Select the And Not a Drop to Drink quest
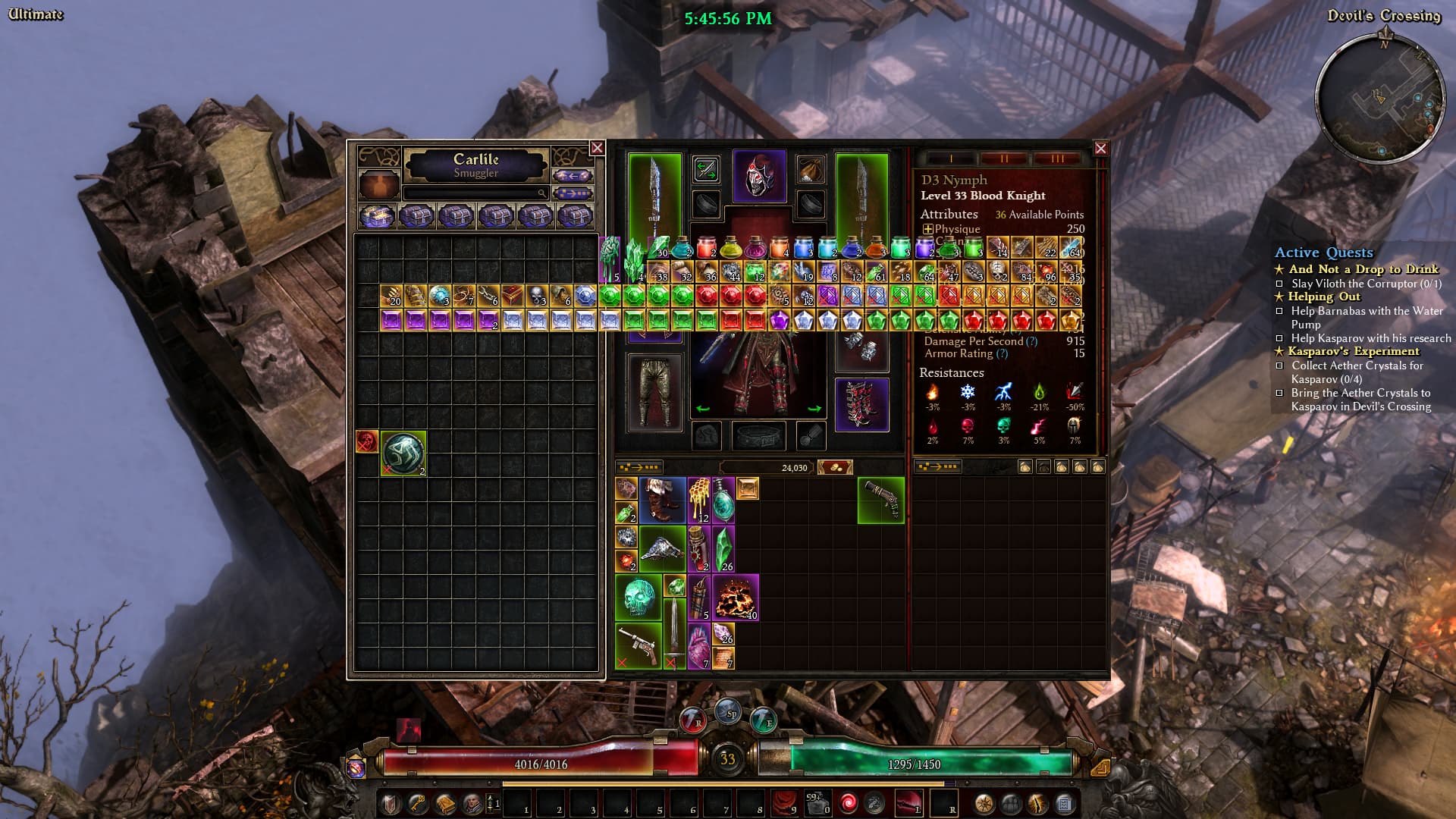This screenshot has width=1456, height=819. (x=1363, y=269)
